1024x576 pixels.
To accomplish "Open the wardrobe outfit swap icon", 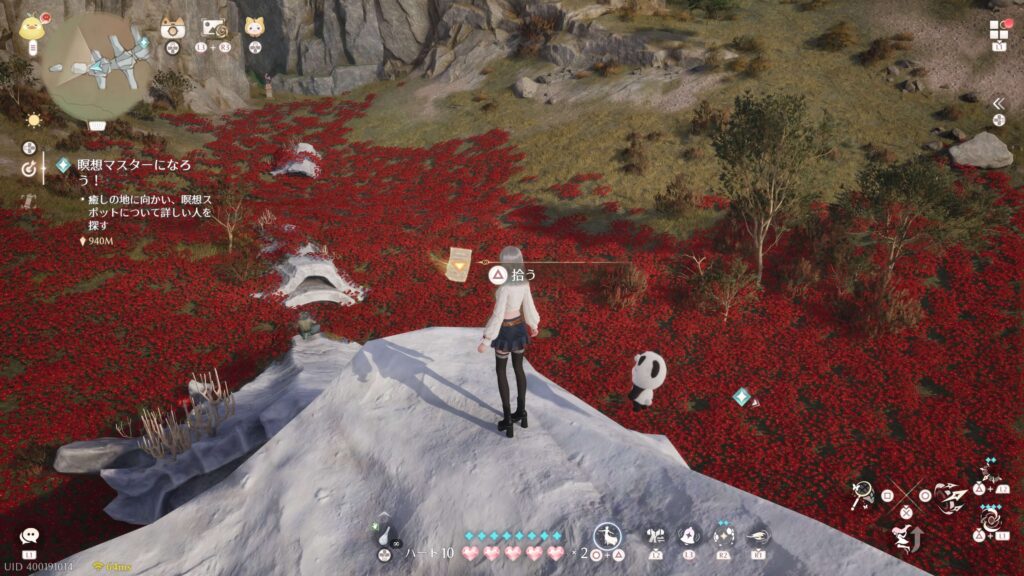I will point(657,535).
